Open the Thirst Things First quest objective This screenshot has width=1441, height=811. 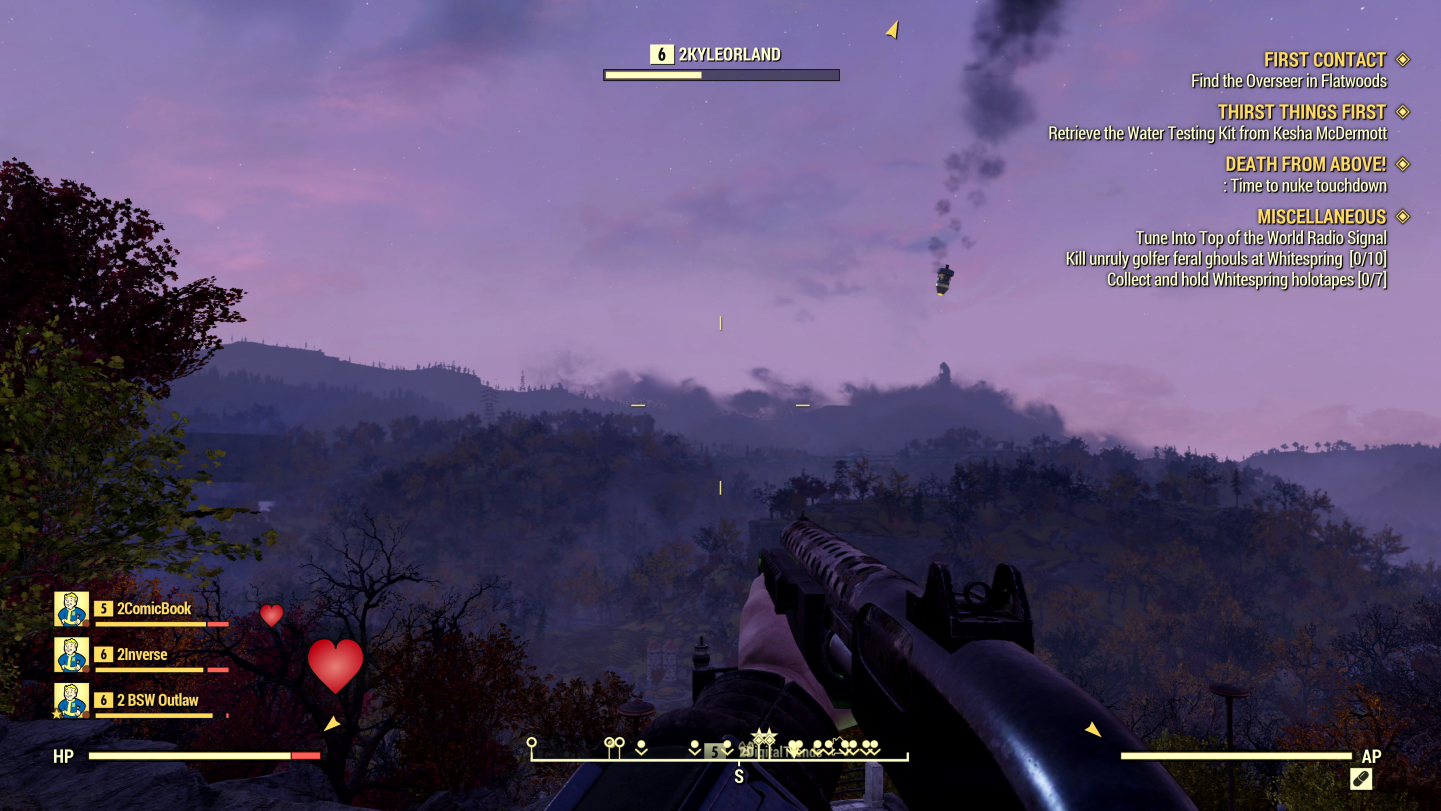(1301, 112)
